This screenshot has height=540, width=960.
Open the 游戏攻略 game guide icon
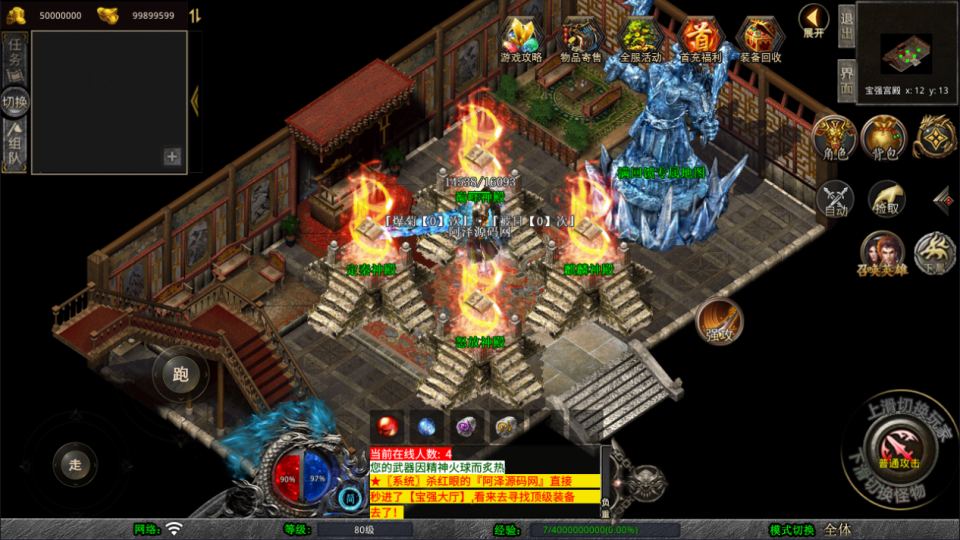(521, 40)
